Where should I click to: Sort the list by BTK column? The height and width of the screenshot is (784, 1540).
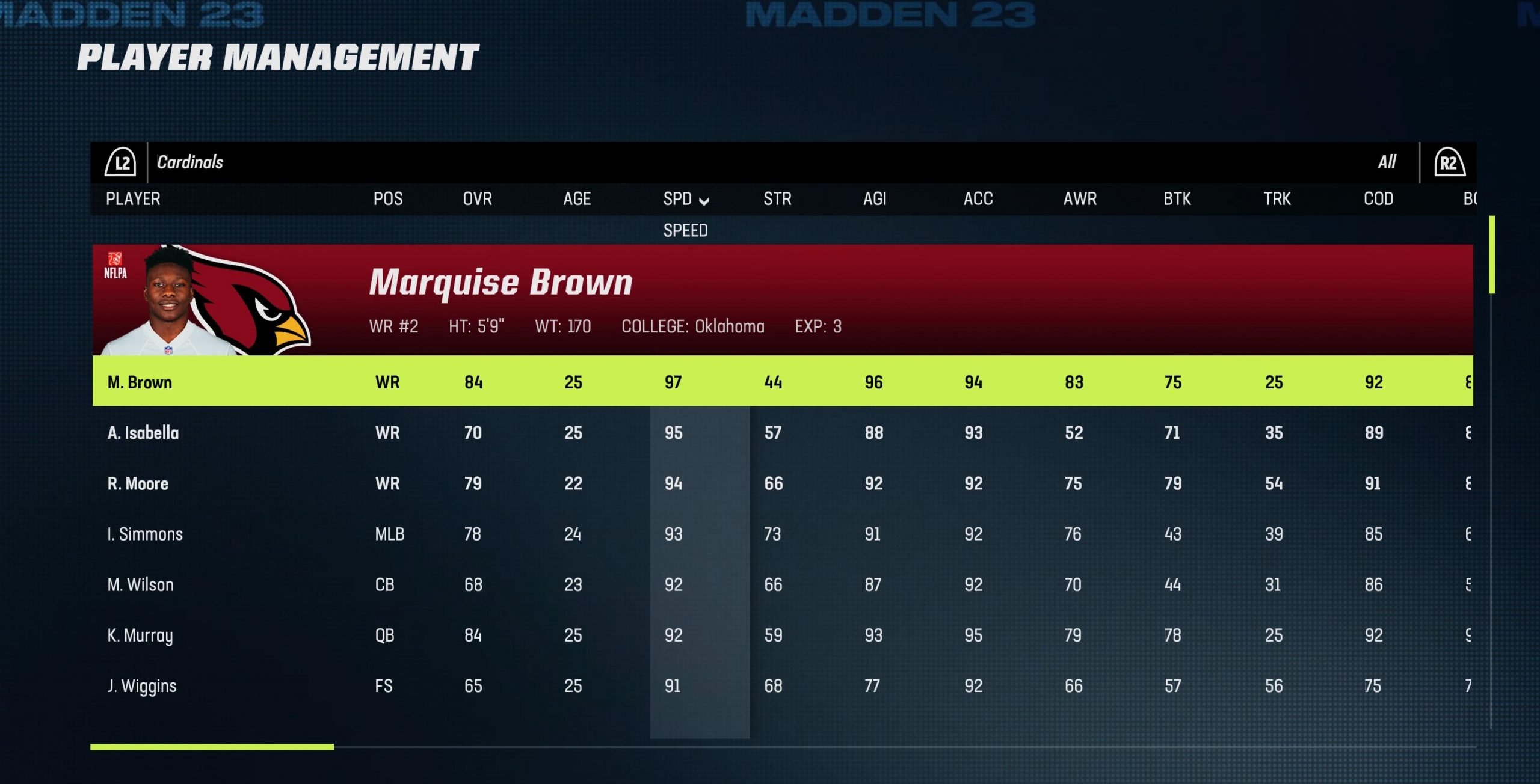(x=1177, y=199)
